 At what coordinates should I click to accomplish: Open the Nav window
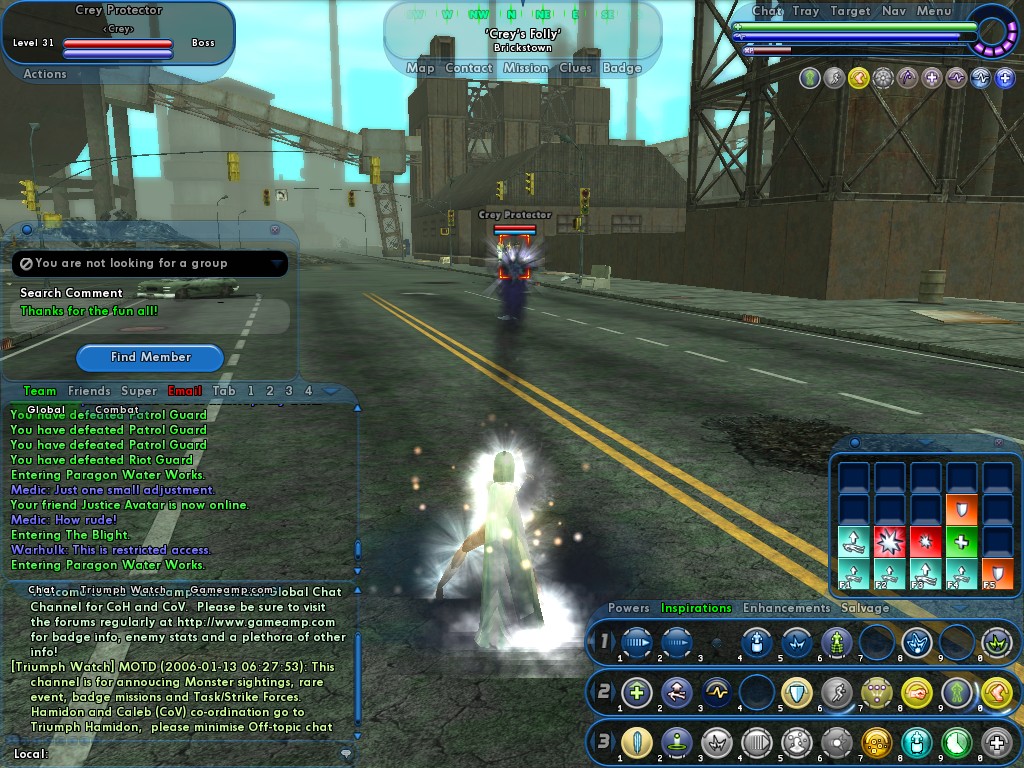[894, 11]
